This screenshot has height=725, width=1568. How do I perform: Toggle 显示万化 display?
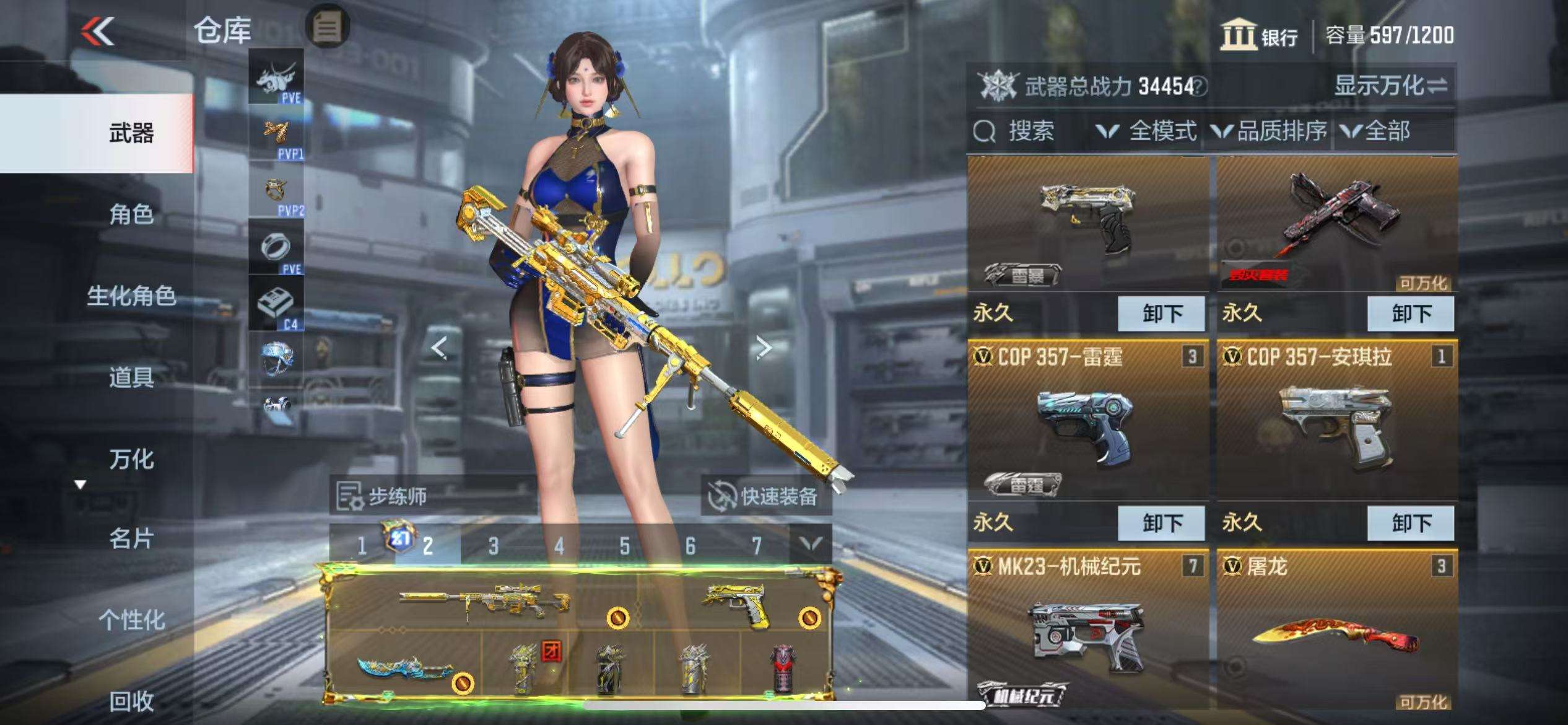pyautogui.click(x=1390, y=86)
